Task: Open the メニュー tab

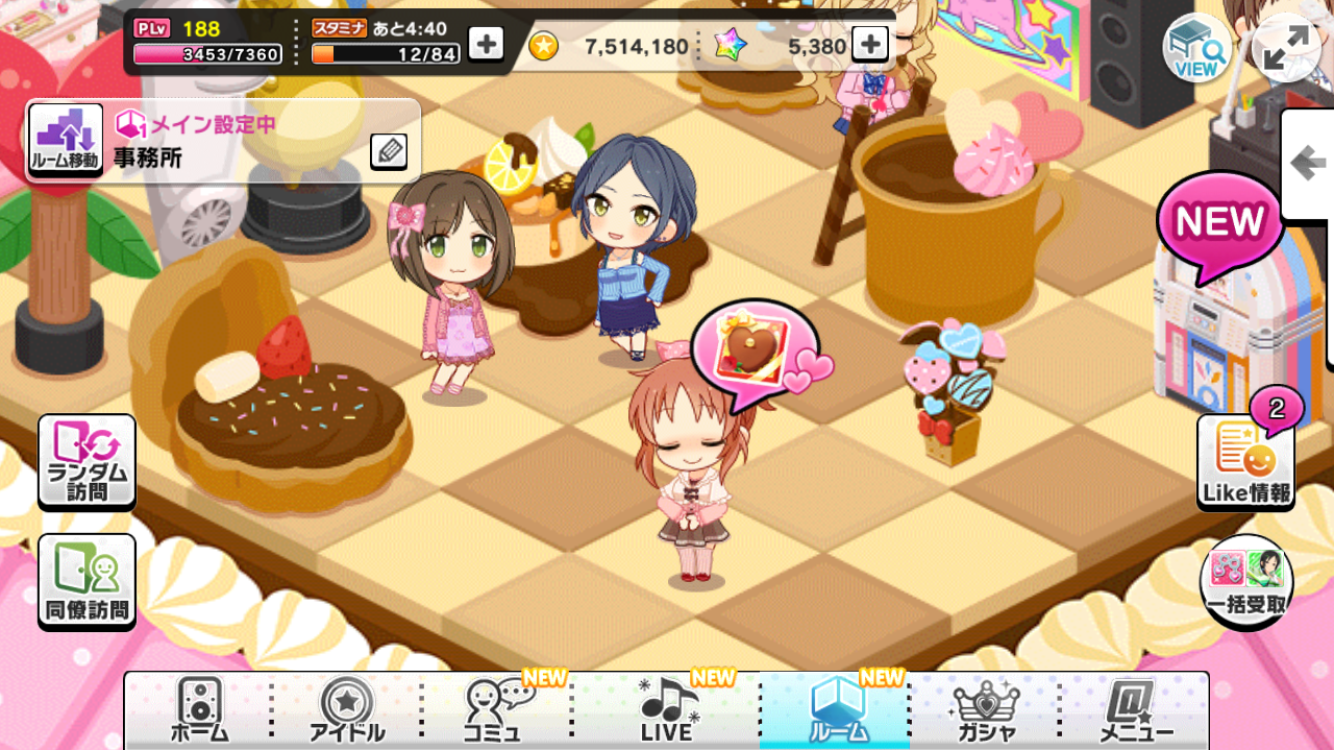Action: [x=1136, y=712]
